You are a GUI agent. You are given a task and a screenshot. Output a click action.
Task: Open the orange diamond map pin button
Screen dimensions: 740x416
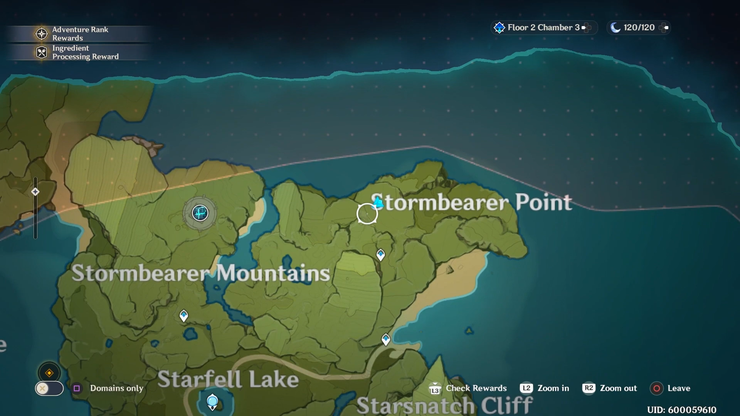tap(48, 371)
